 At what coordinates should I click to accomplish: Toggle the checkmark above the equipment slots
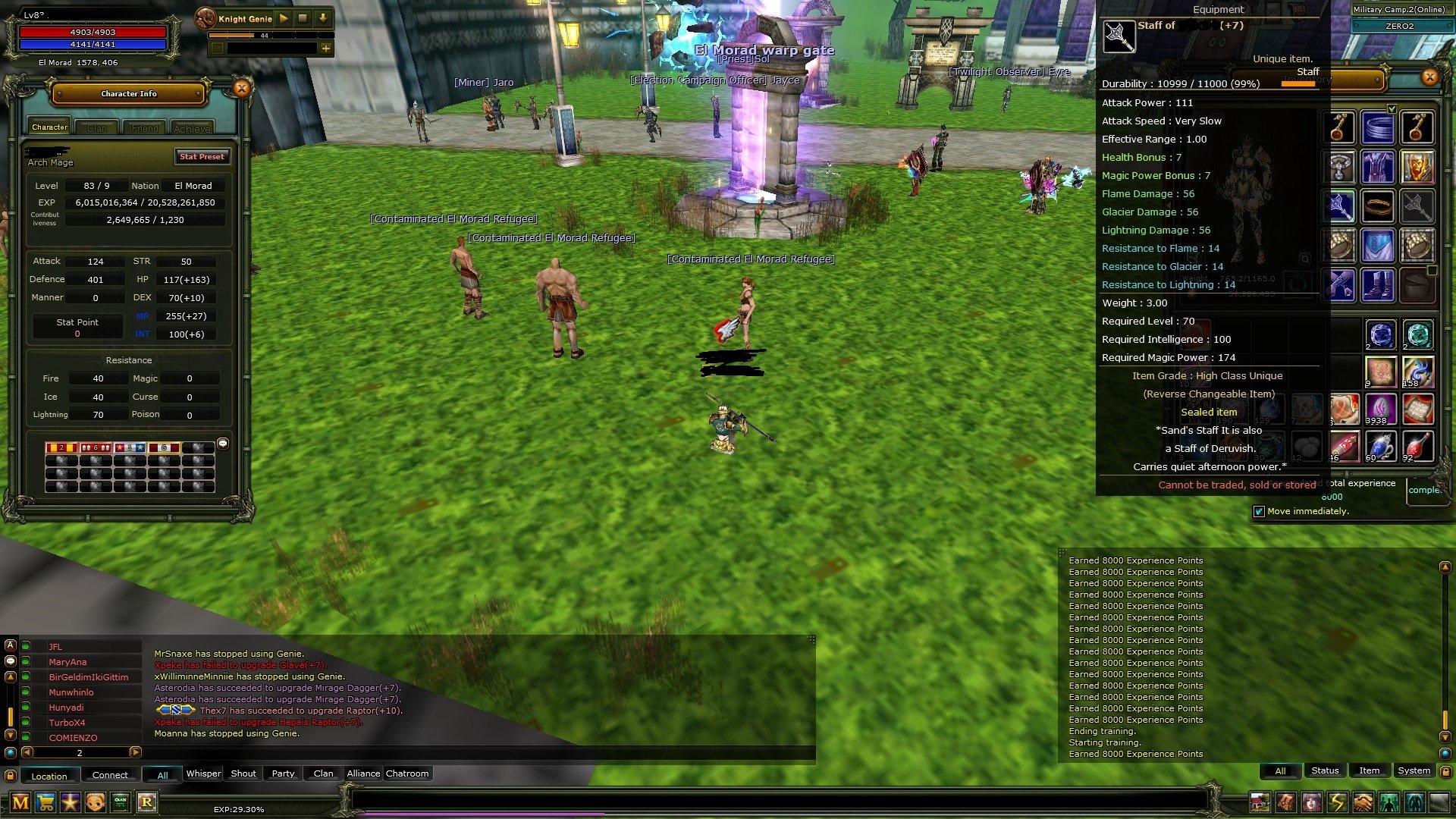coord(1392,108)
